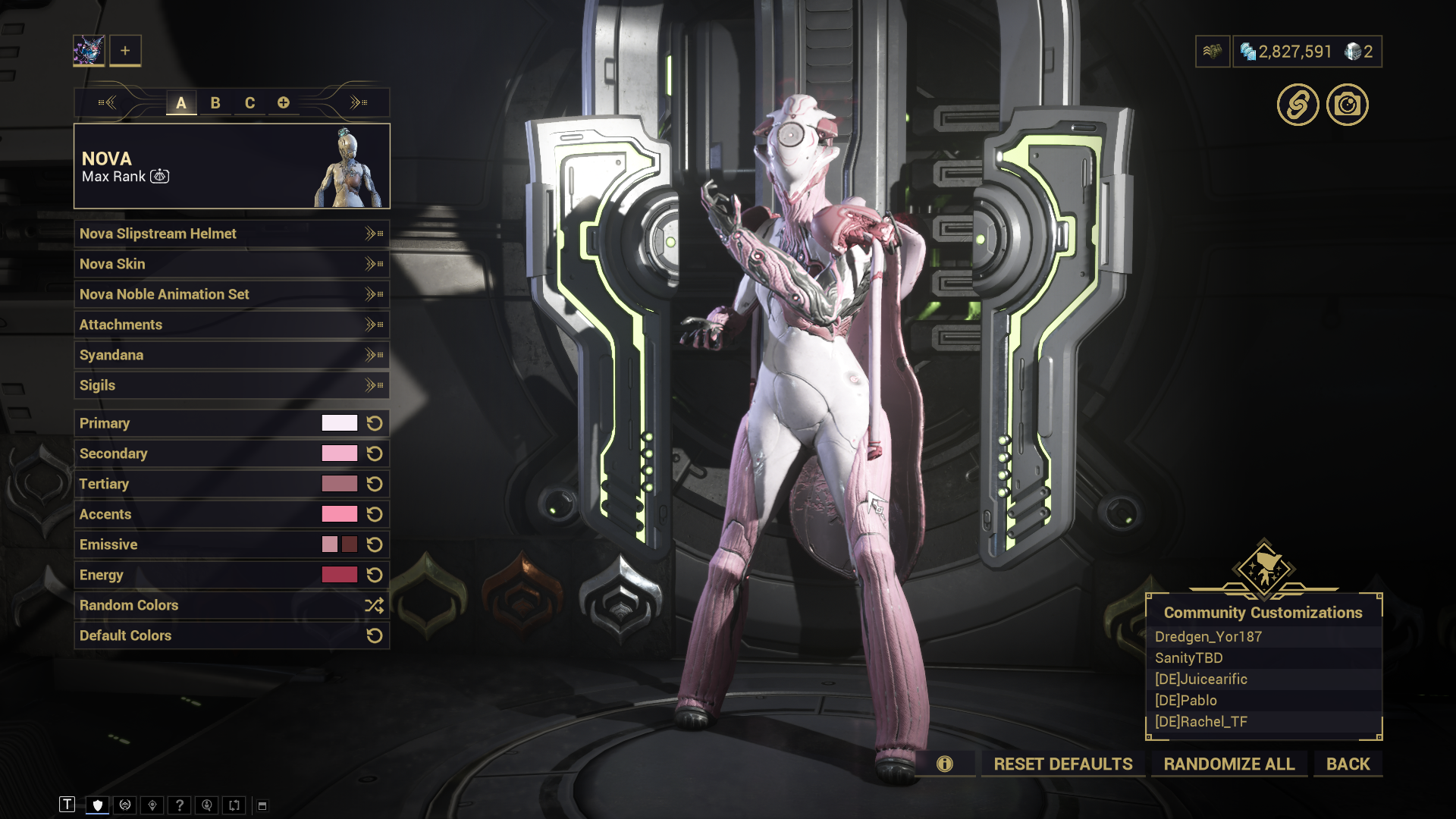Go Back from the appearance screen

pyautogui.click(x=1348, y=764)
